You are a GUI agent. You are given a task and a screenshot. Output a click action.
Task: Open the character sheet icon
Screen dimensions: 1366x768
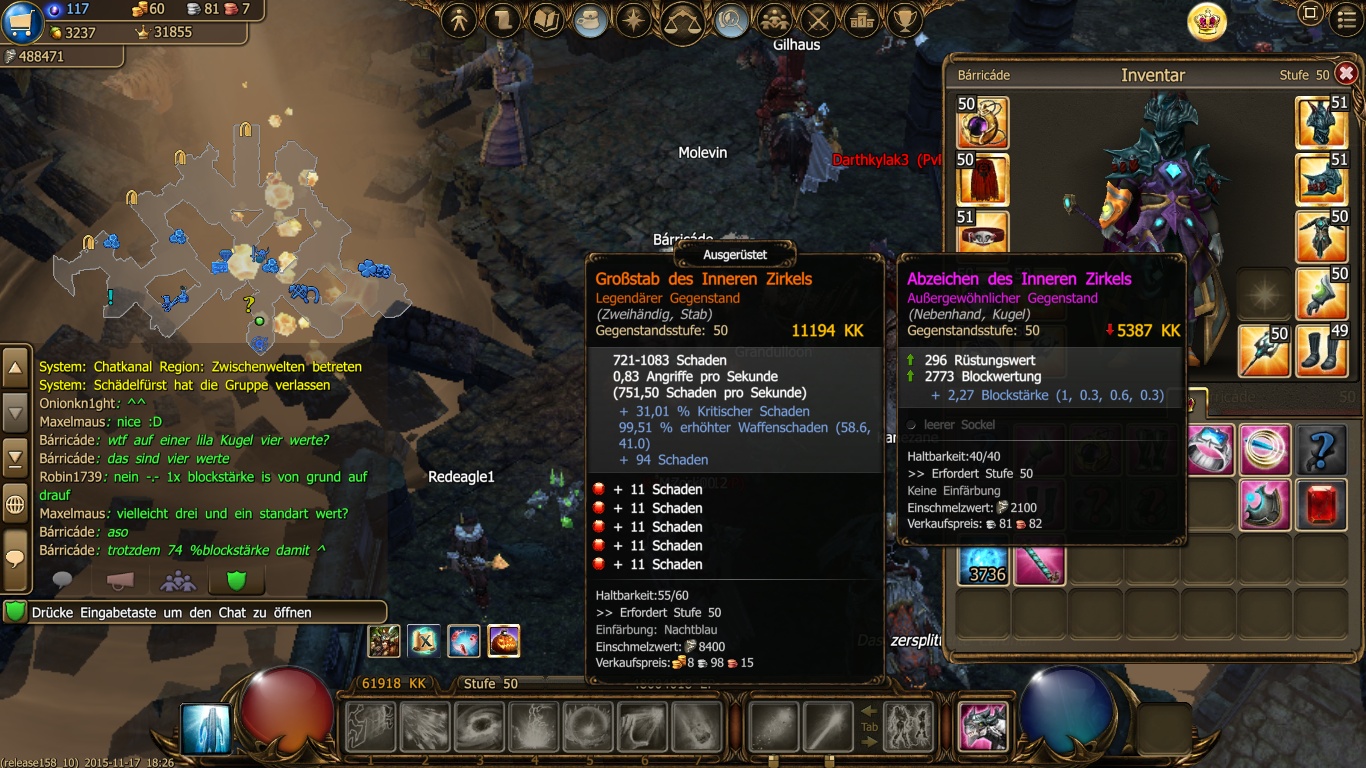coord(459,19)
